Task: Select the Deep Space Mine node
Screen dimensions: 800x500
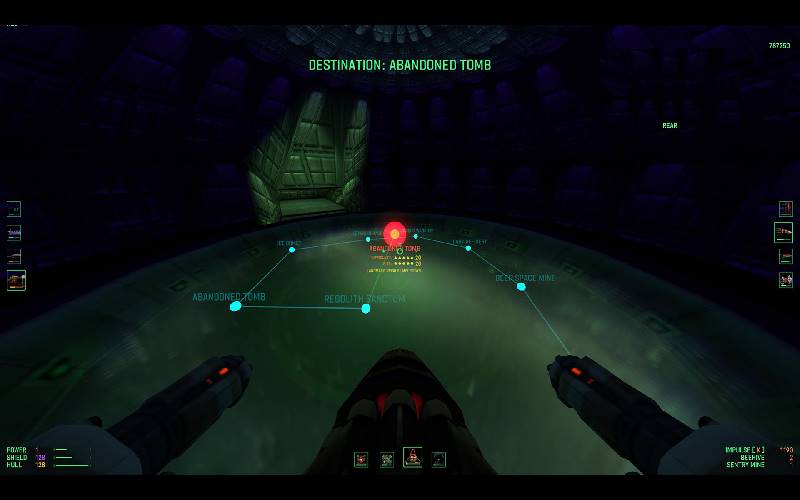Action: 521,287
